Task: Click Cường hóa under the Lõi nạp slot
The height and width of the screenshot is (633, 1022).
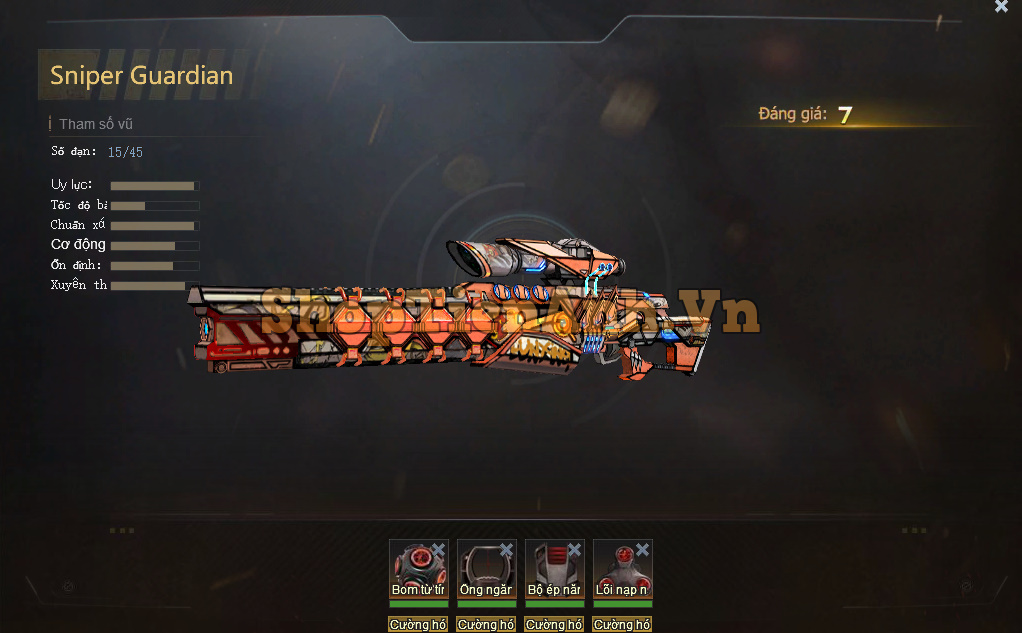Action: [x=622, y=624]
